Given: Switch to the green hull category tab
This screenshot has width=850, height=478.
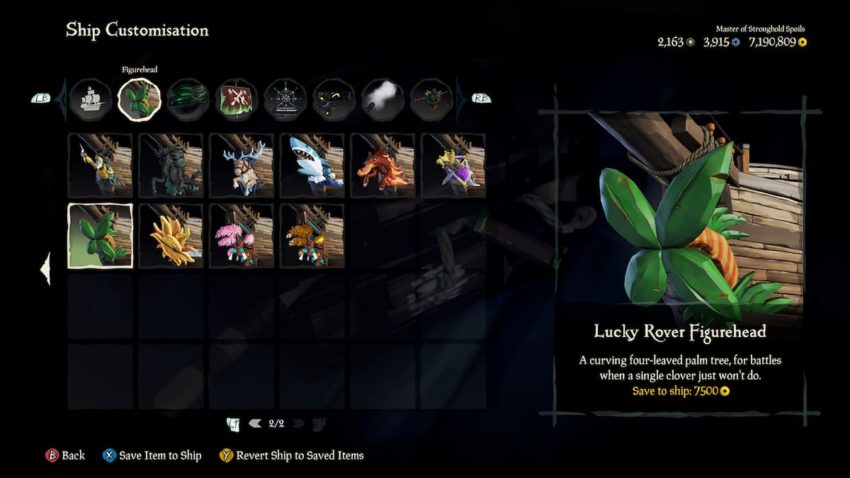Looking at the screenshot, I should 188,99.
